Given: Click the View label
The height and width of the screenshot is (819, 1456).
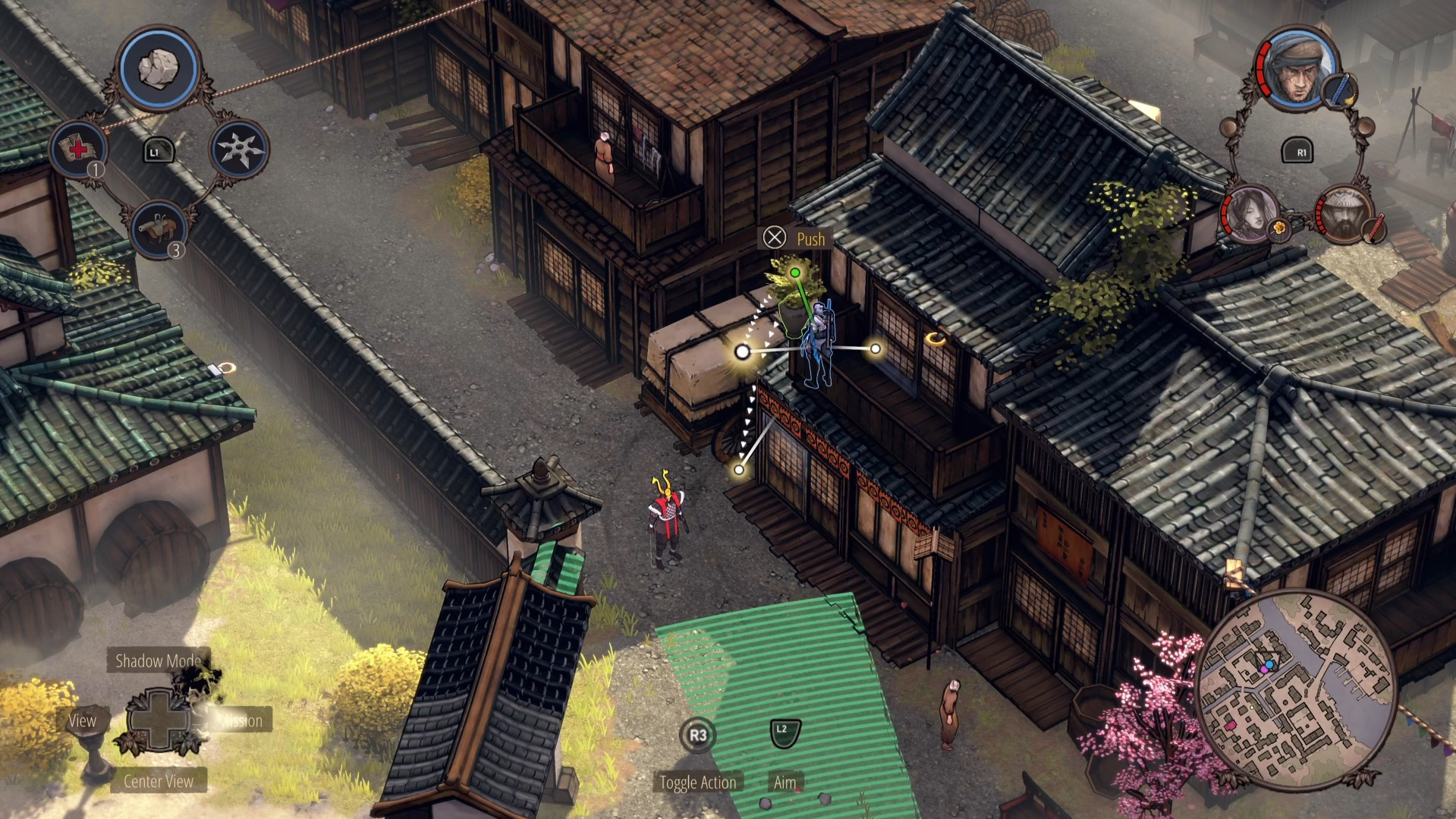Looking at the screenshot, I should point(82,720).
